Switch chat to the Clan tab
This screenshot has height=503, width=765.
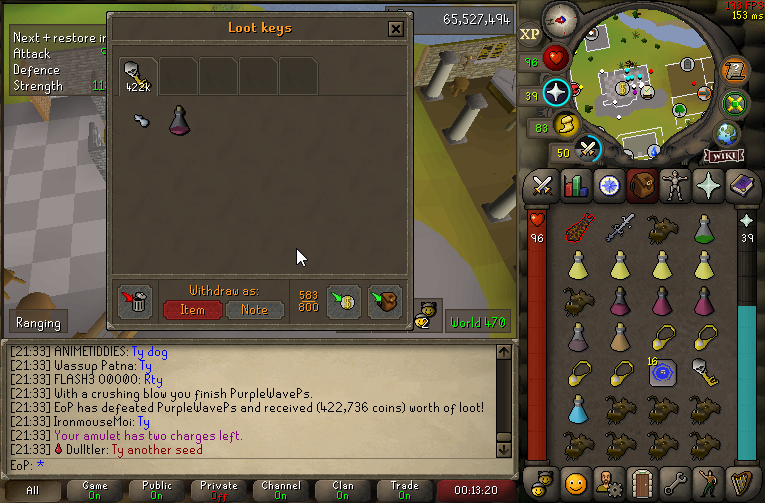click(343, 491)
